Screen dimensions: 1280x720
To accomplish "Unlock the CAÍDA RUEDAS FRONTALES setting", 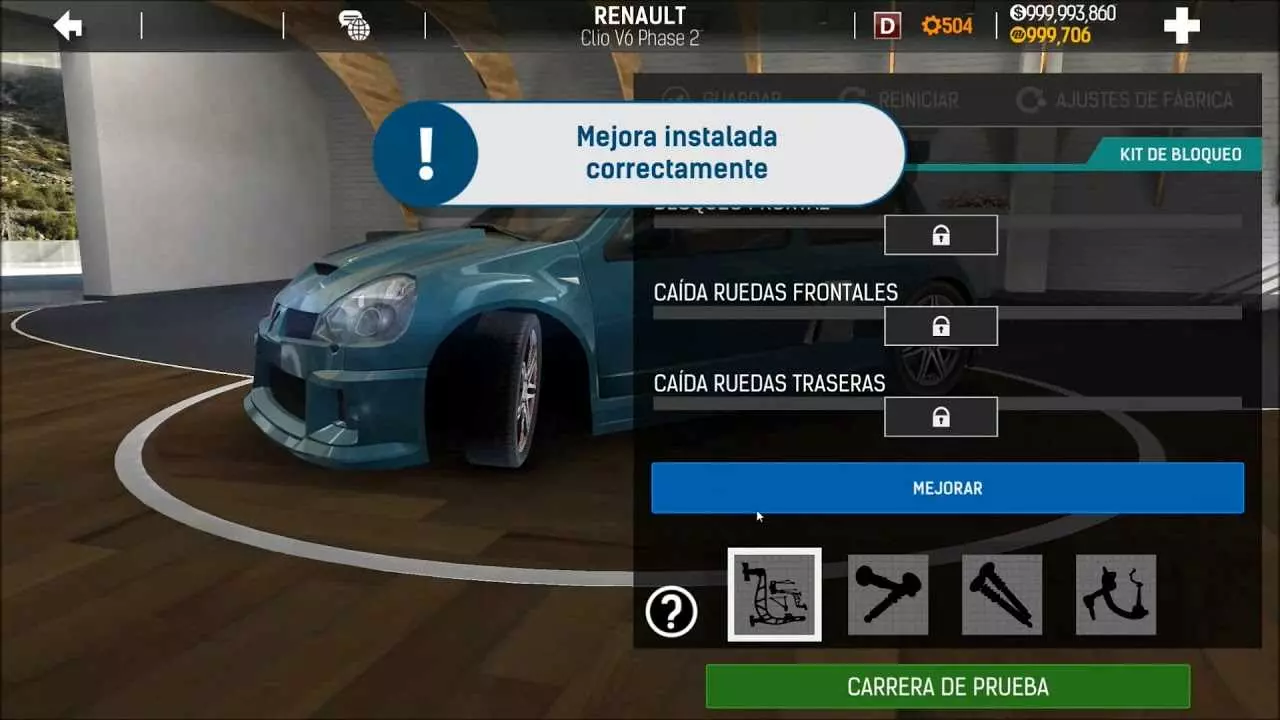I will coord(940,325).
